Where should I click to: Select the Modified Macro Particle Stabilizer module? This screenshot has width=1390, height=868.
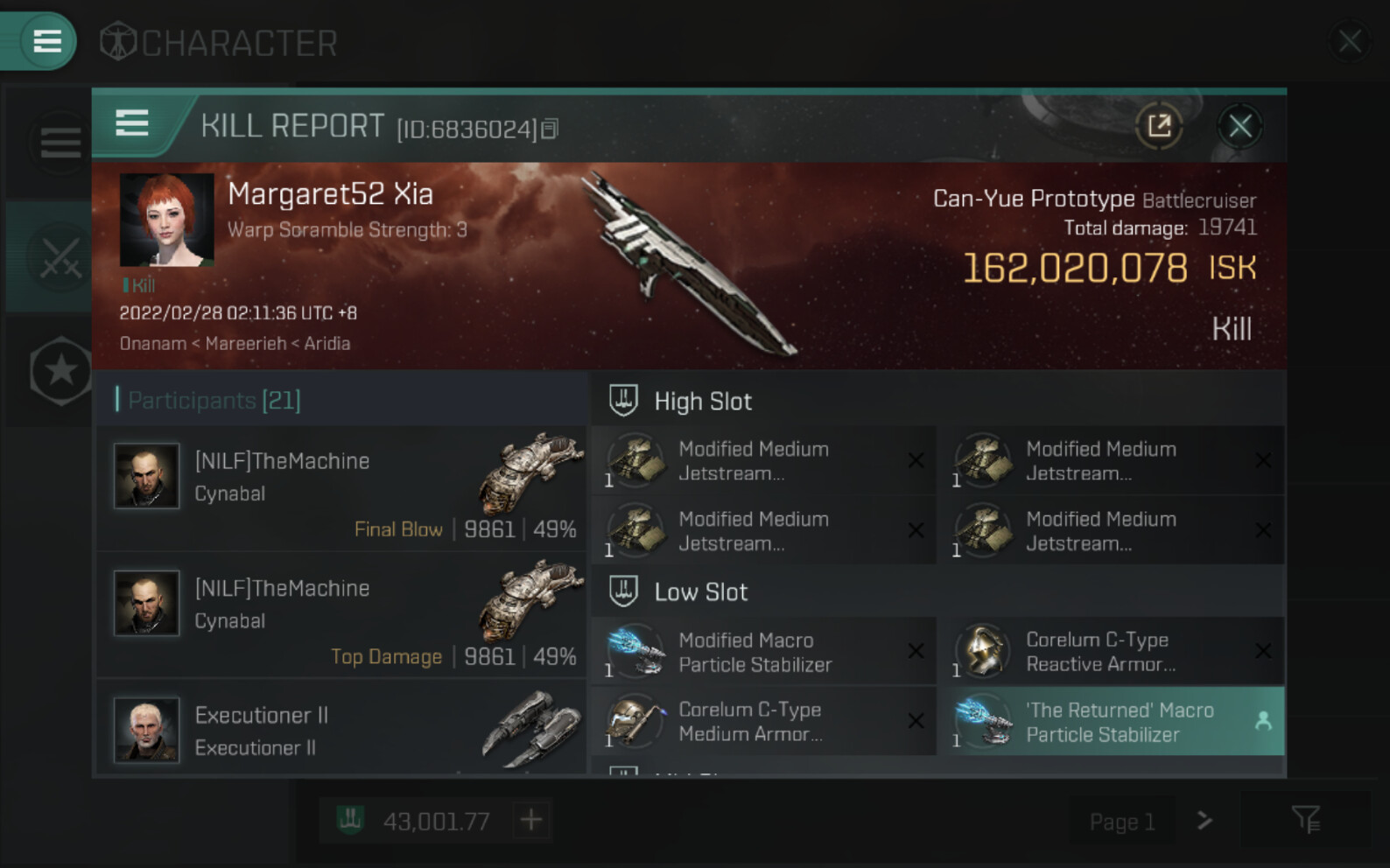763,652
